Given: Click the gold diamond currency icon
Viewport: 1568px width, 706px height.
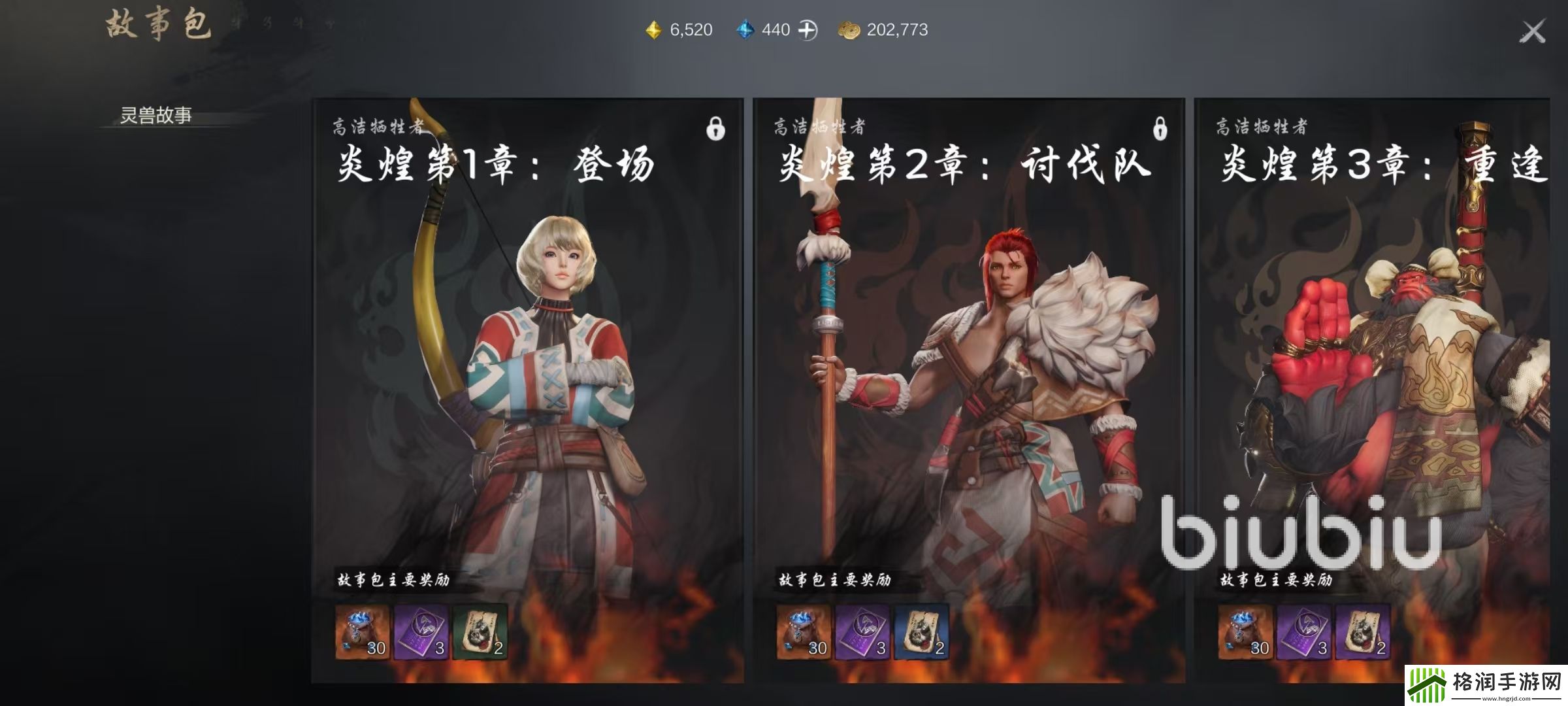Looking at the screenshot, I should tap(653, 29).
